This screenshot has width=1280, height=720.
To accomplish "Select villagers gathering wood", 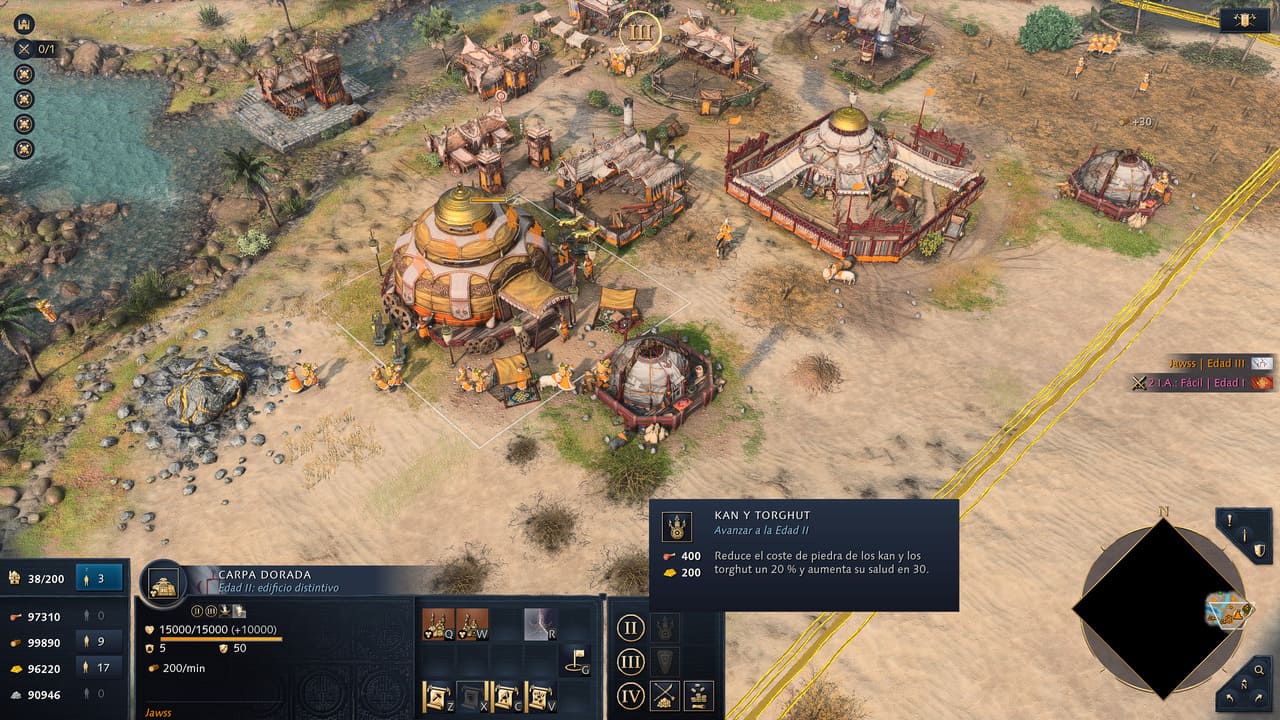I will [99, 642].
